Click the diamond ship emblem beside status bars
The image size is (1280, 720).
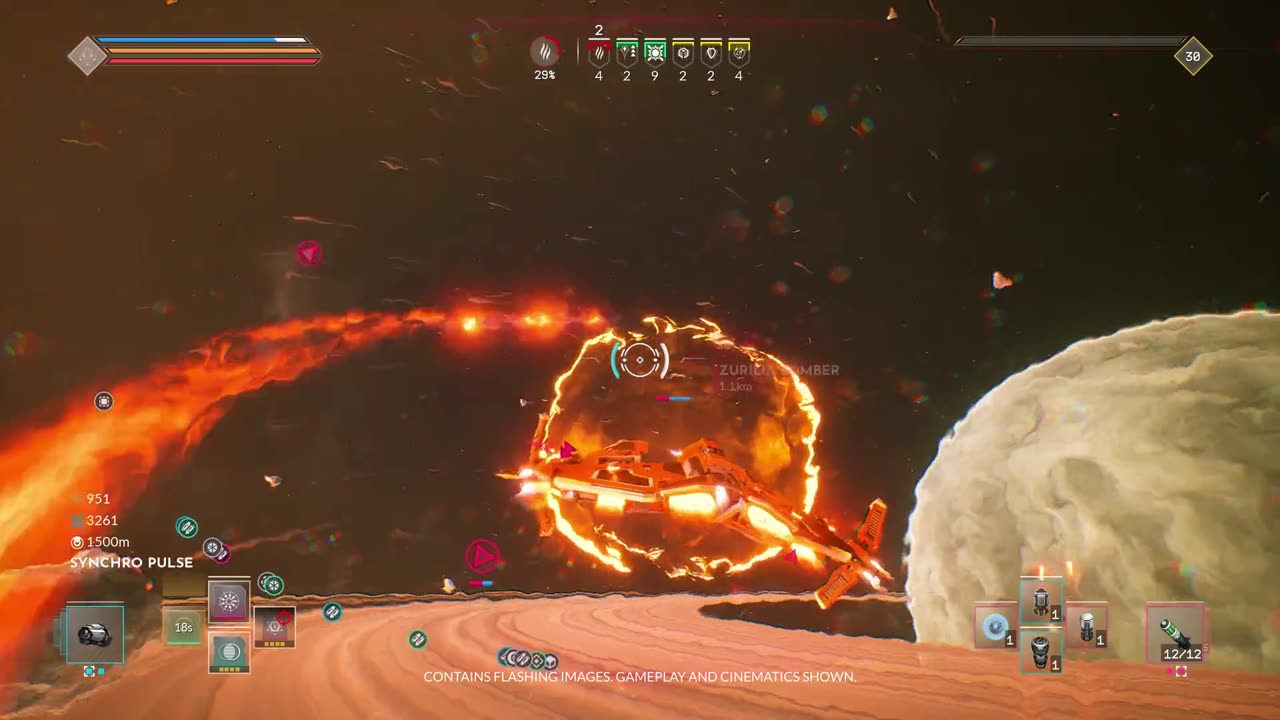click(87, 56)
